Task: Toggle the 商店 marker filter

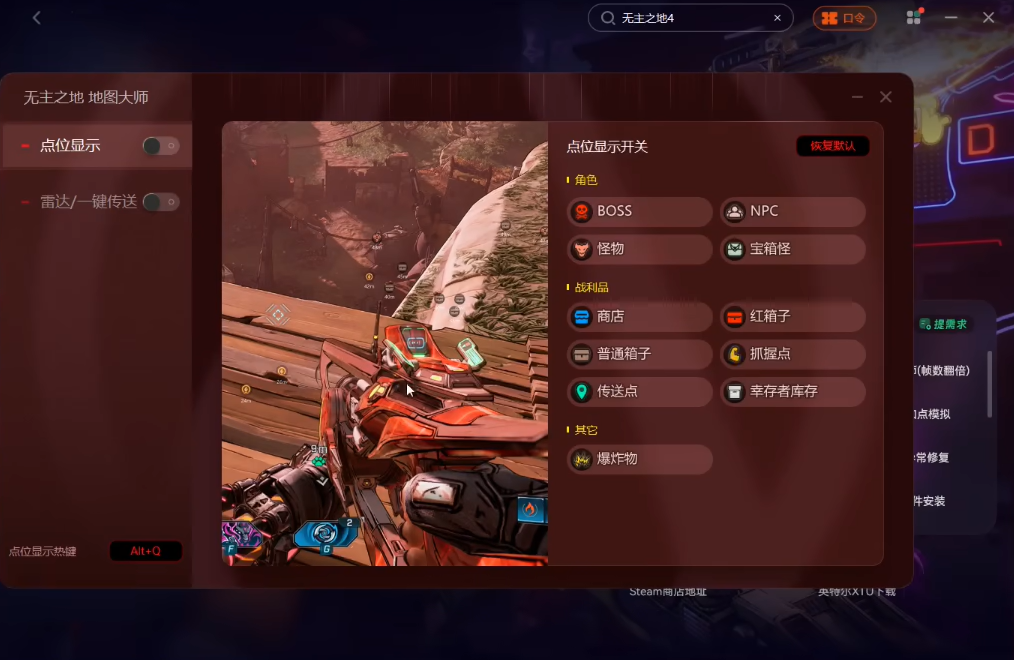Action: click(x=640, y=317)
